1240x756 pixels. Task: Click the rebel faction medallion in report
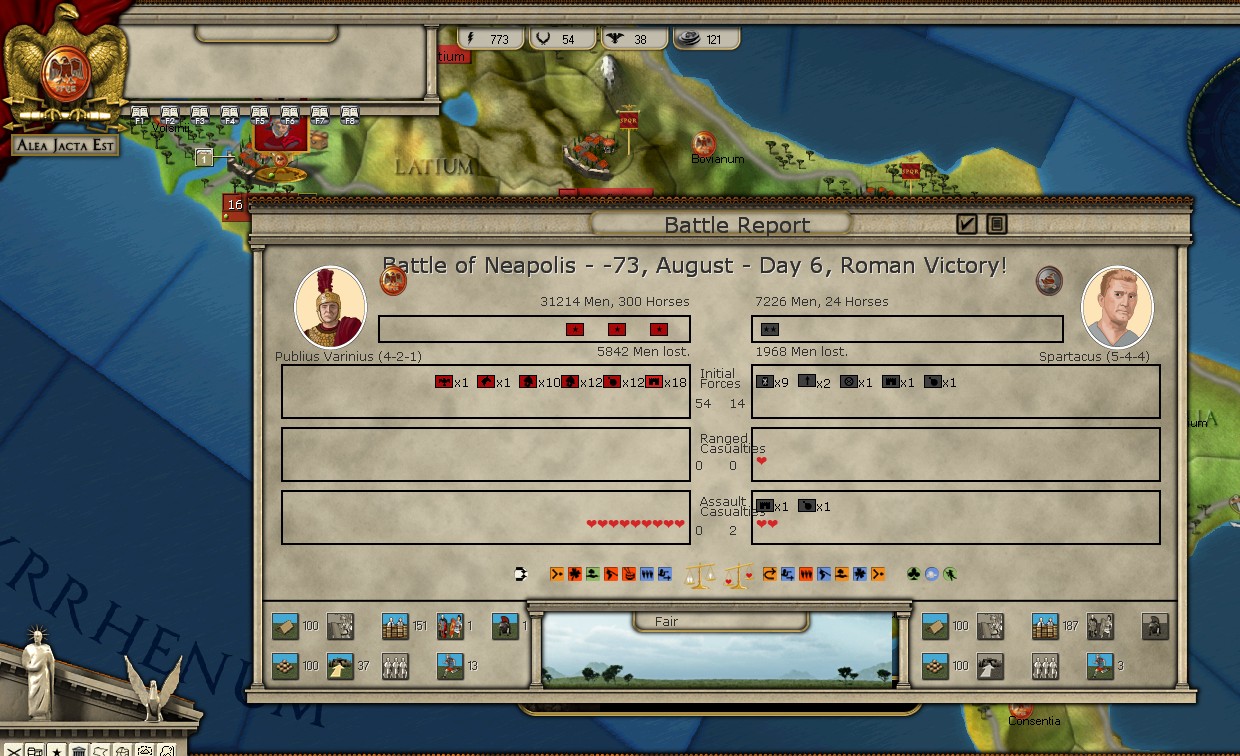(x=1049, y=280)
